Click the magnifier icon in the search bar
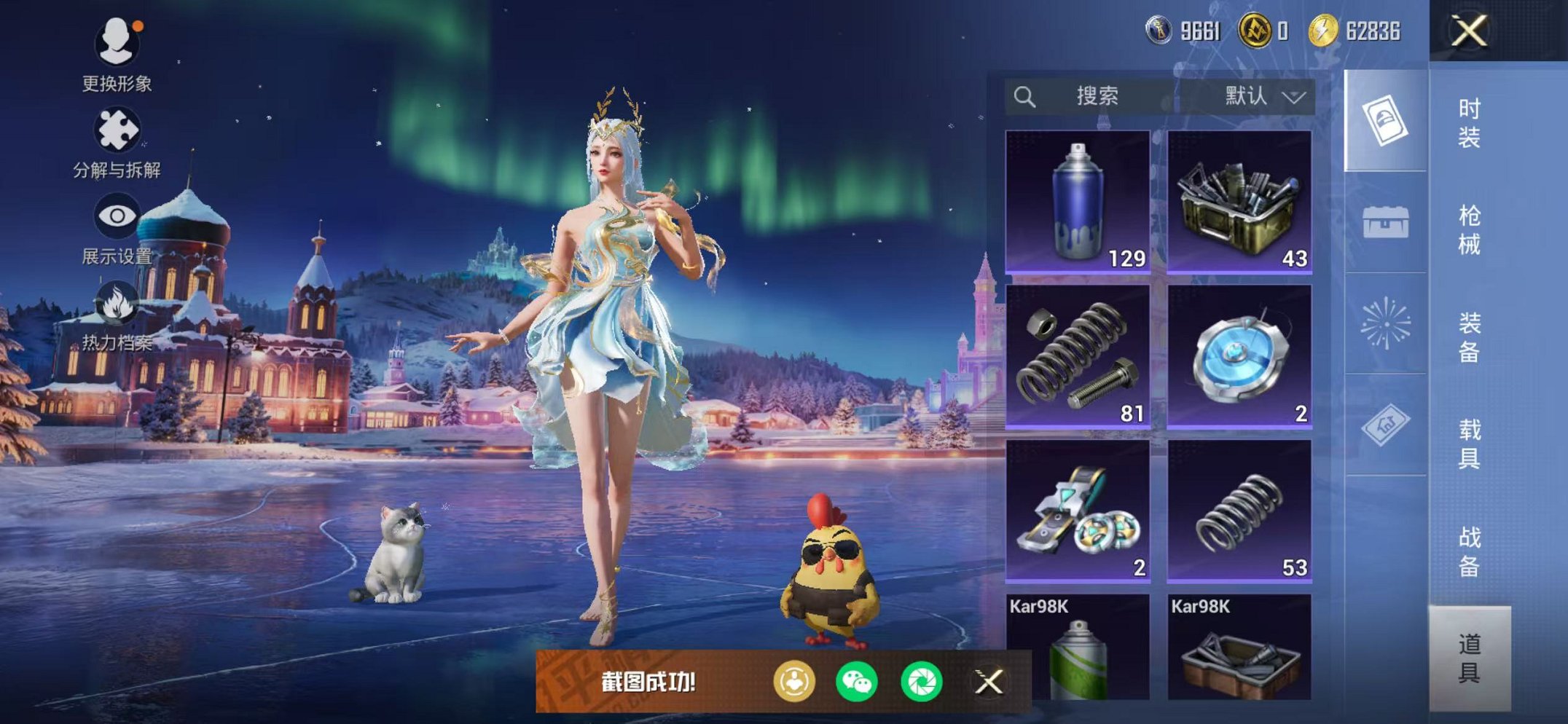The image size is (1568, 724). [x=1027, y=95]
